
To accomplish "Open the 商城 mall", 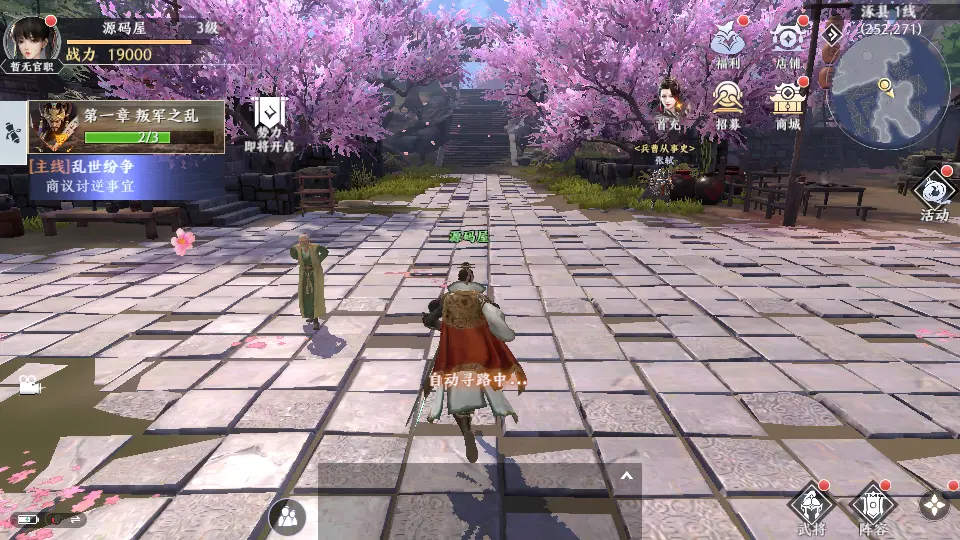I will (x=788, y=104).
